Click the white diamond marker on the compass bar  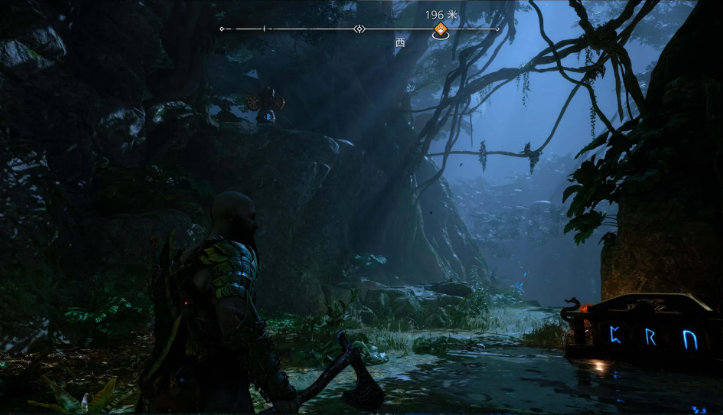point(359,29)
